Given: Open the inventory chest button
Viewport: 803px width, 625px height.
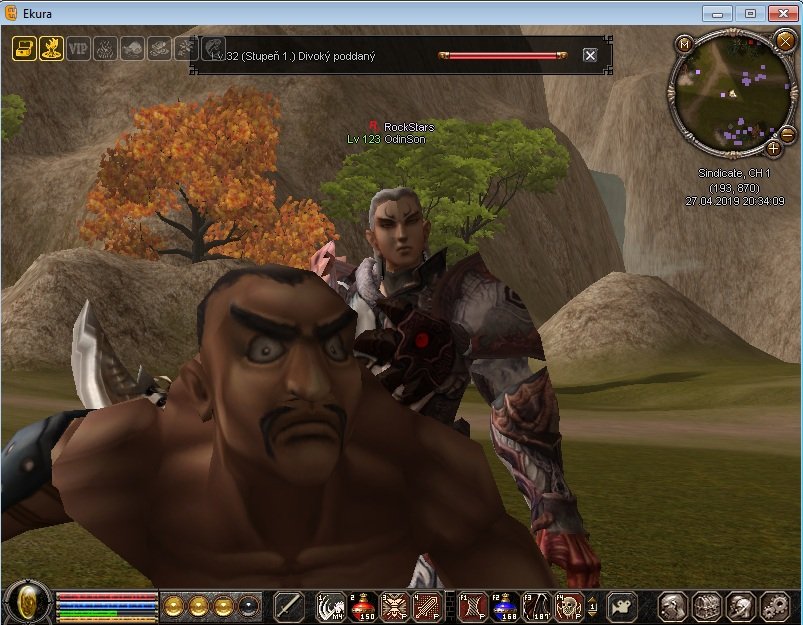Looking at the screenshot, I should (x=707, y=606).
